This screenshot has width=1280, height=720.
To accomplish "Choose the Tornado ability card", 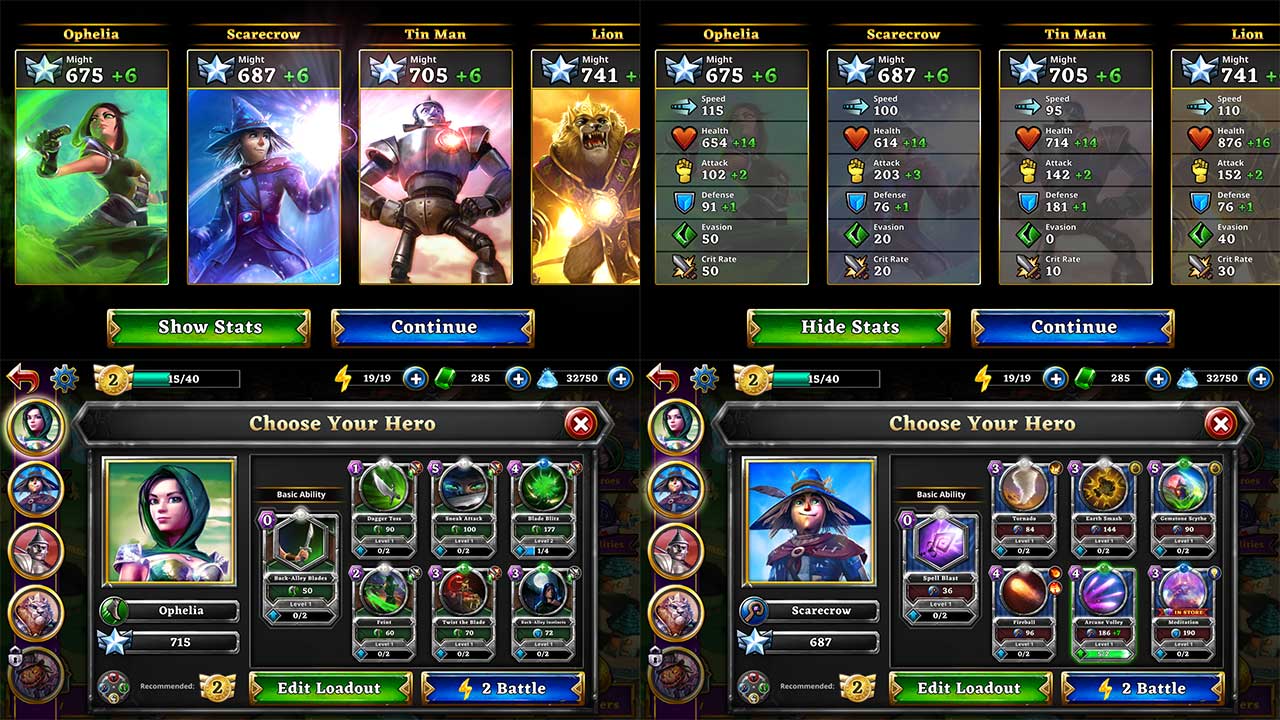I will pos(1023,506).
